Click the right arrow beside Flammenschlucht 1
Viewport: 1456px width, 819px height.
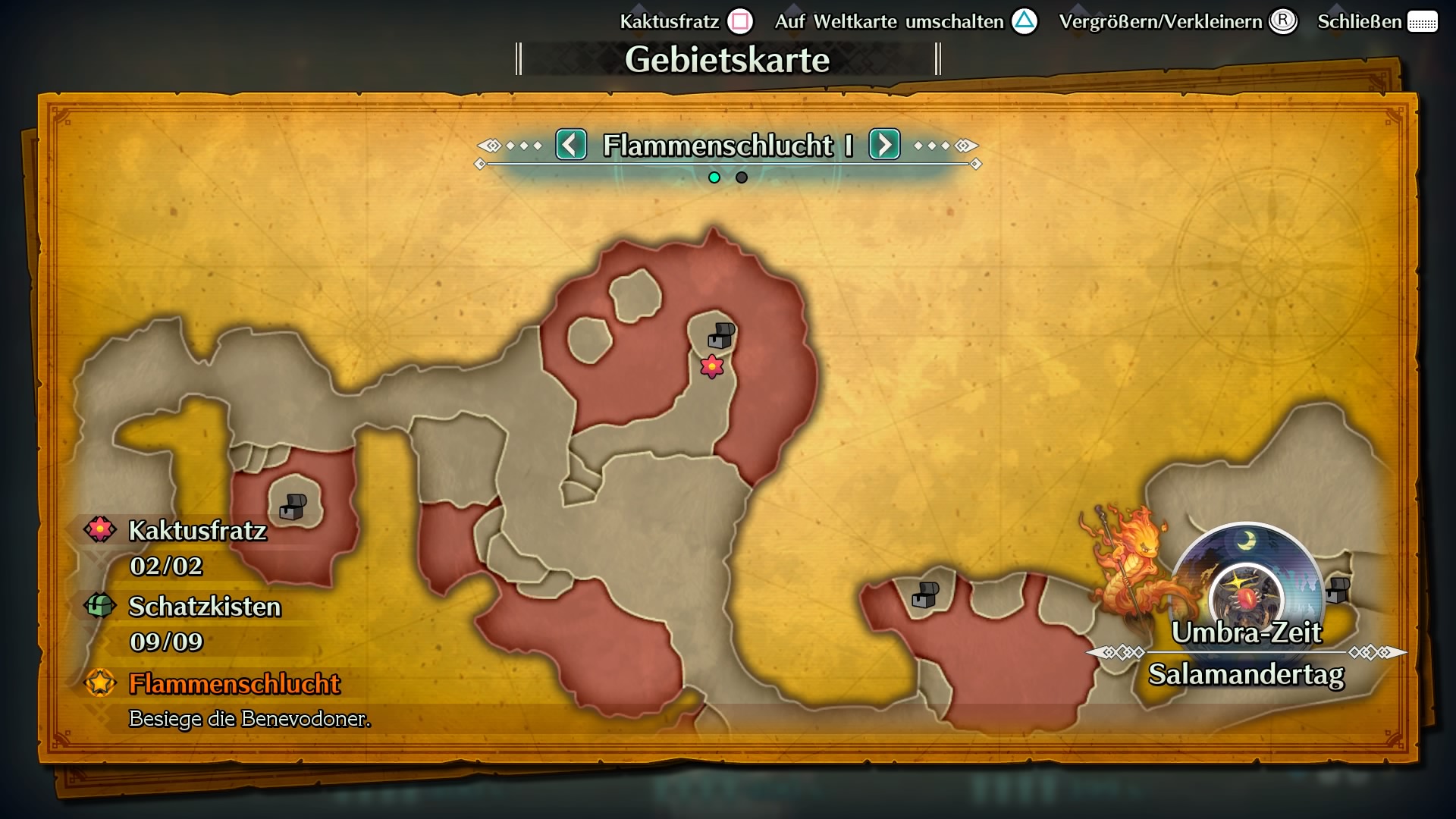pyautogui.click(x=884, y=146)
